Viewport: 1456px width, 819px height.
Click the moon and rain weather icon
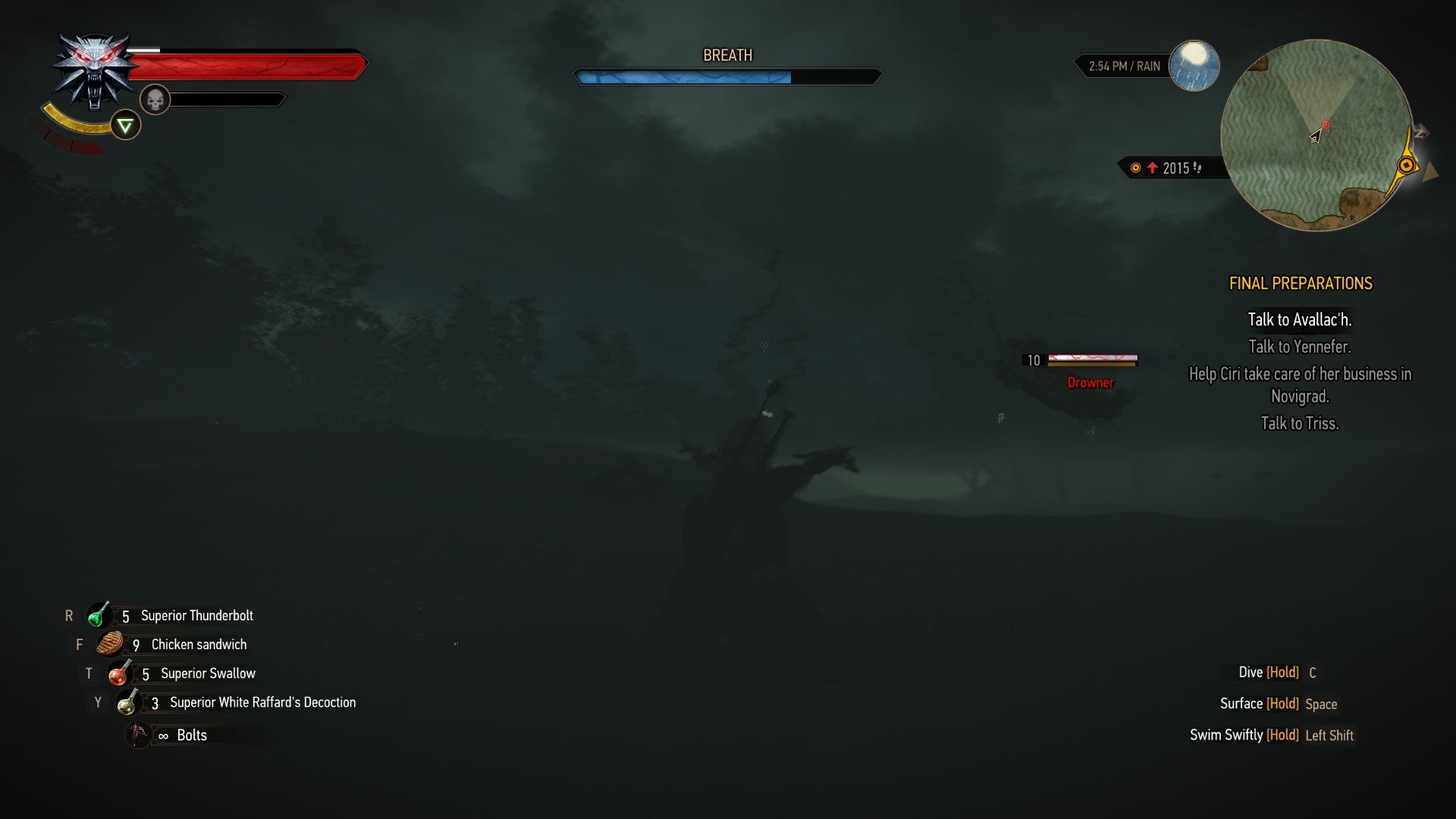1195,67
